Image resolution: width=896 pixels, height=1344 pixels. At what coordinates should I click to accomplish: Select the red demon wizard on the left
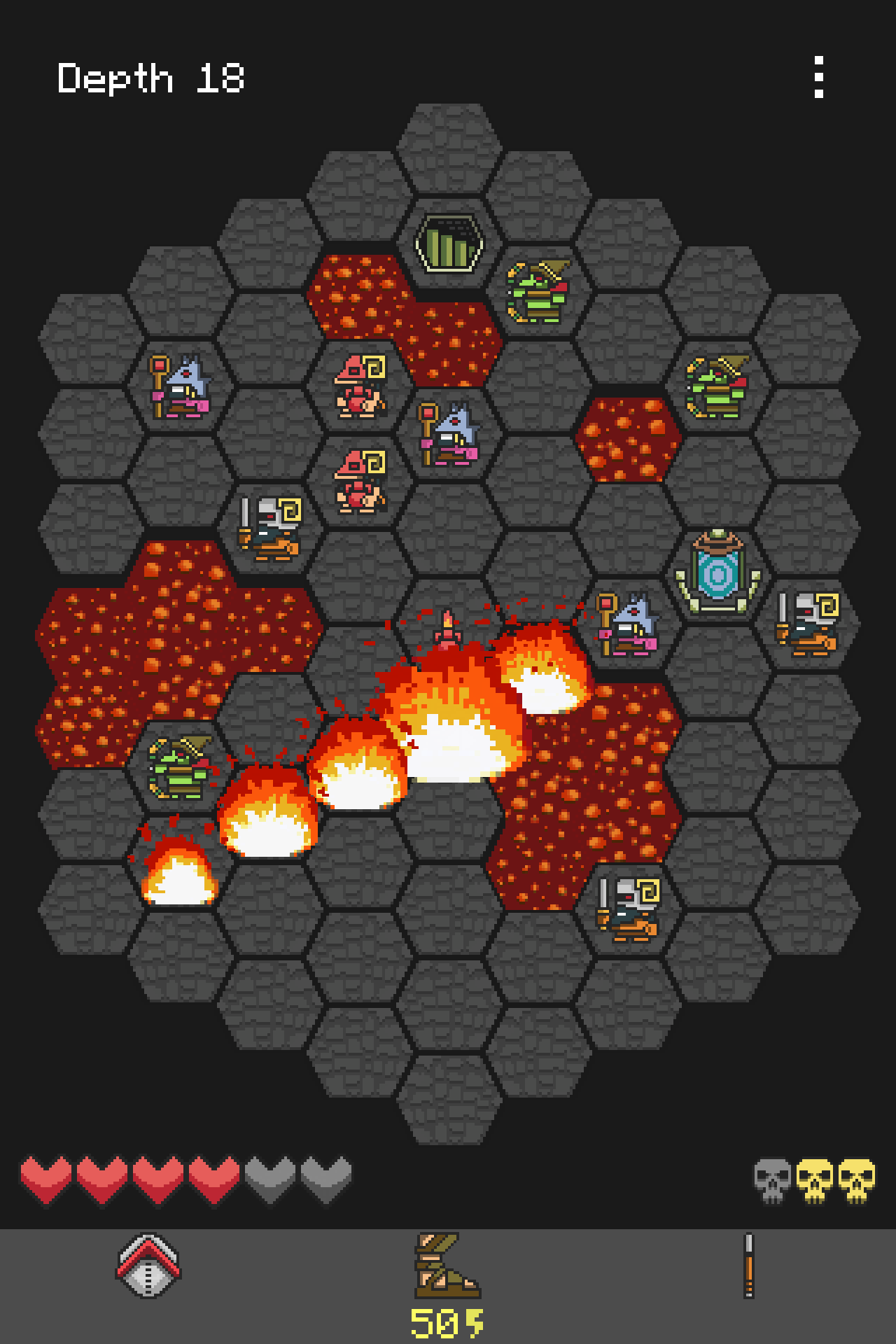coord(360,385)
